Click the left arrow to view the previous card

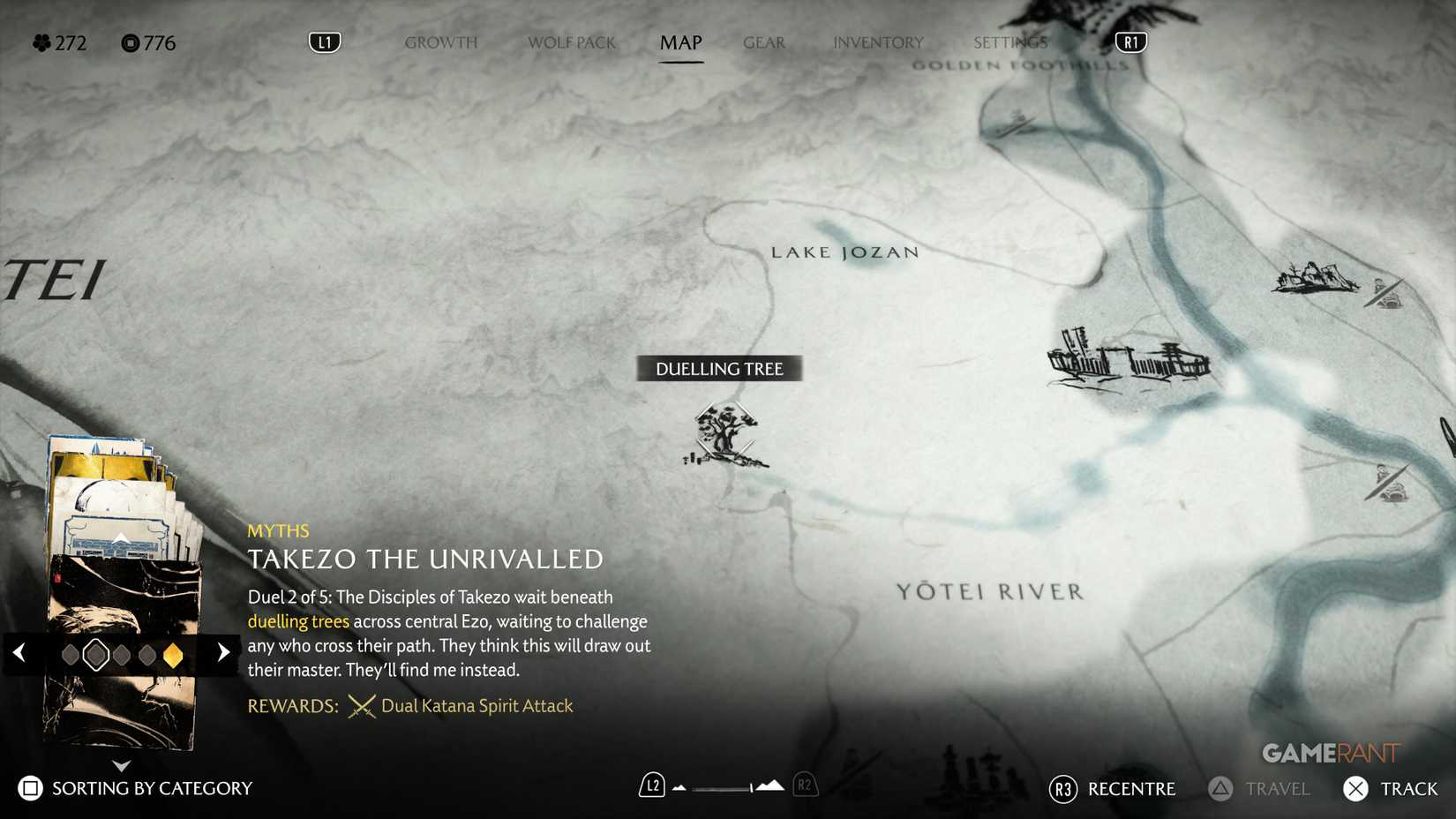pos(19,653)
